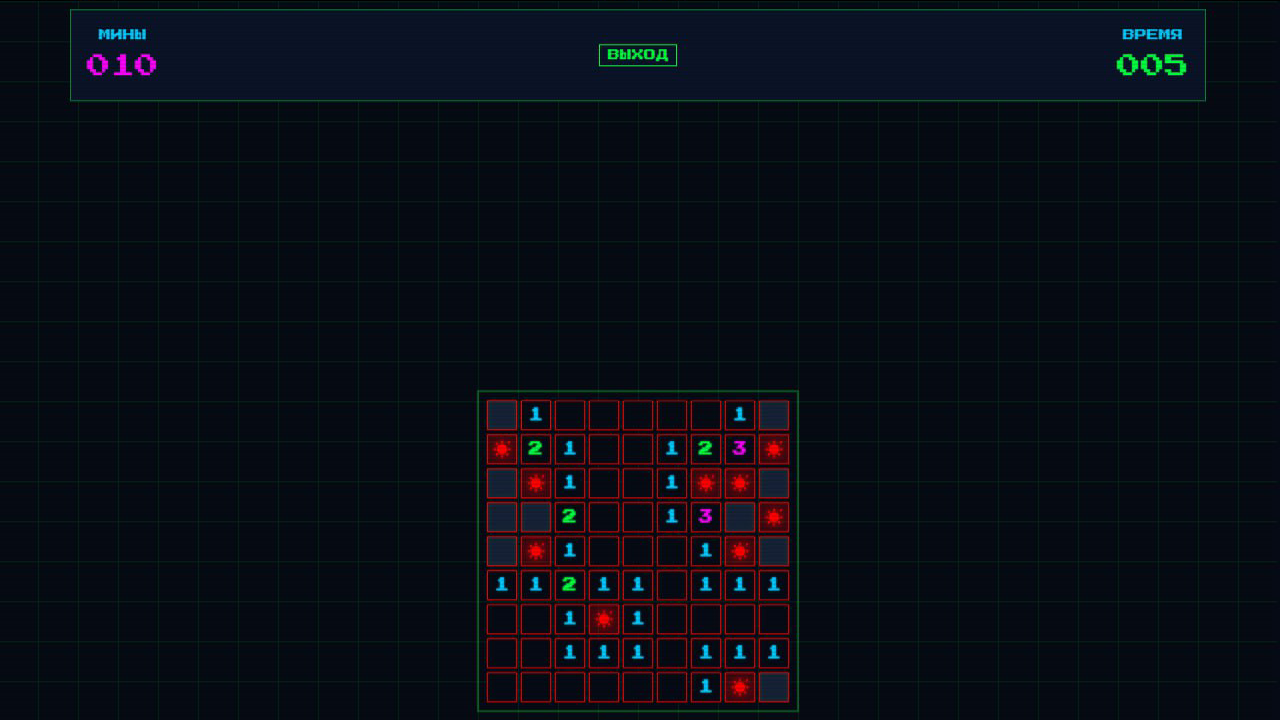Click the unrevealed dark cell in the grid's top-left corner
This screenshot has height=720, width=1280.
pos(501,415)
